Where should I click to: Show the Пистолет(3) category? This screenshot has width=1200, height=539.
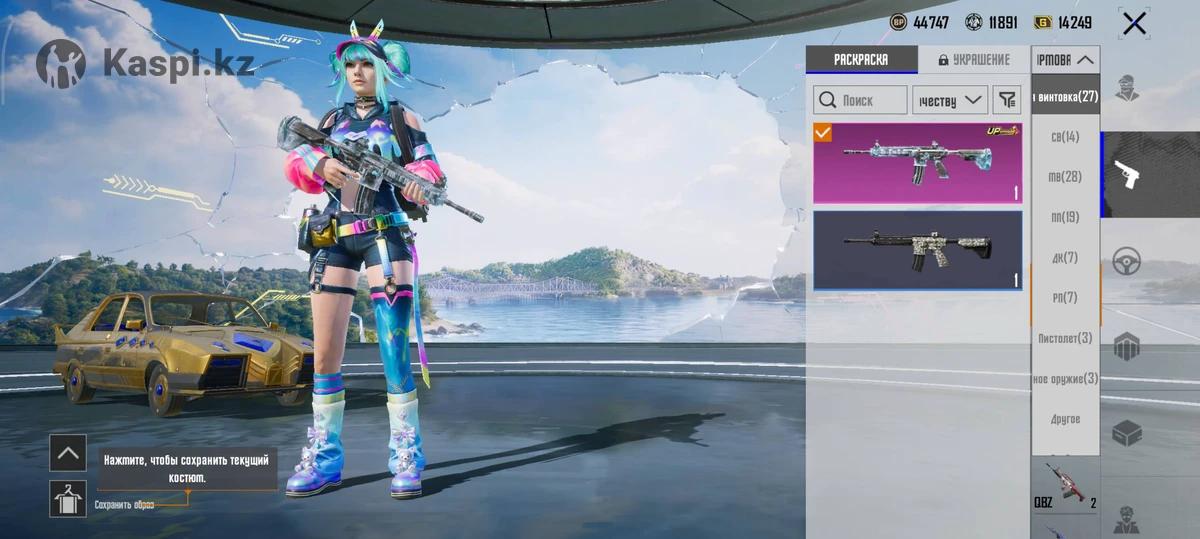pyautogui.click(x=1065, y=338)
